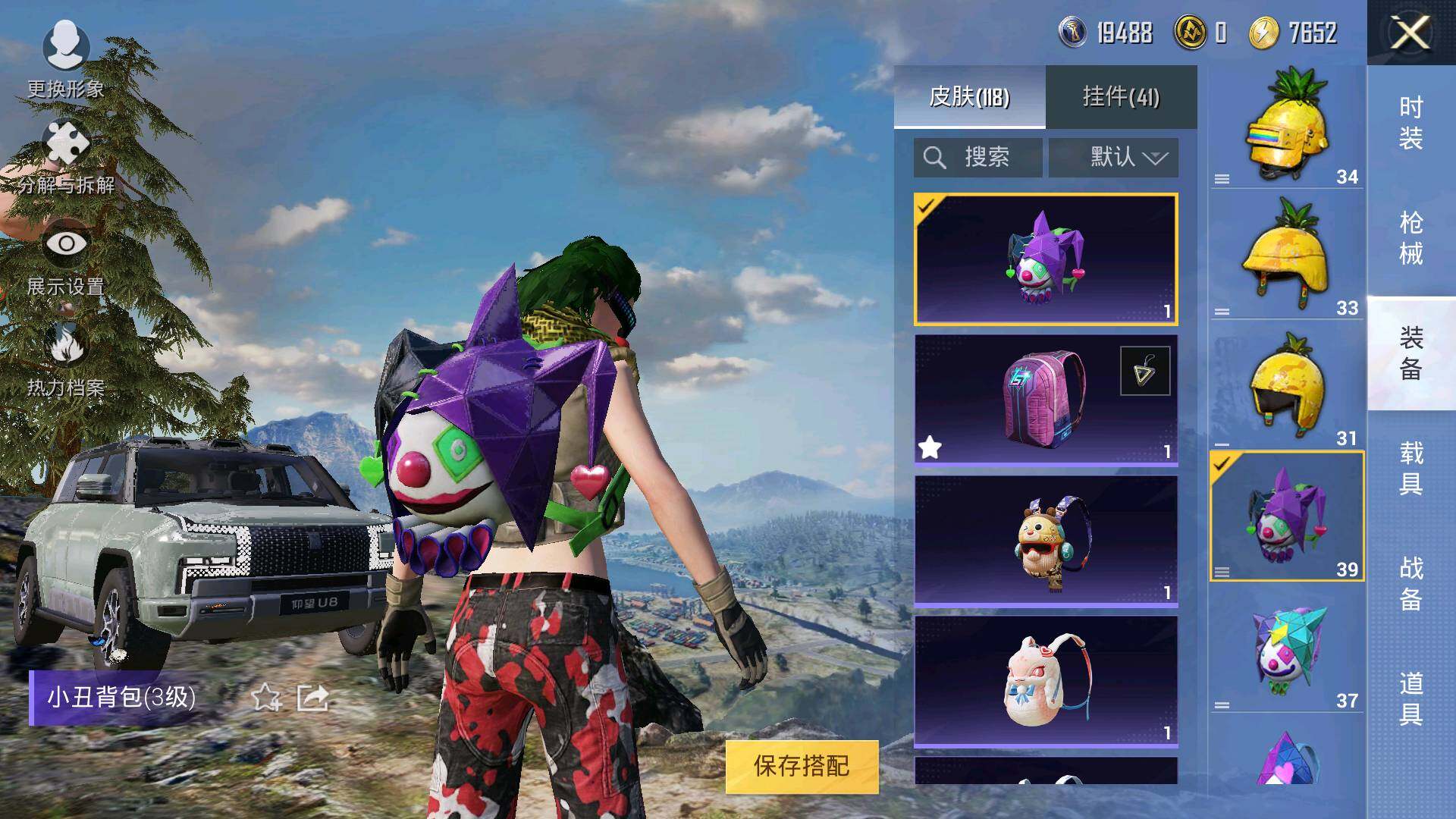The width and height of the screenshot is (1456, 819).
Task: Switch to the 枪械 firearms category
Action: [1410, 238]
